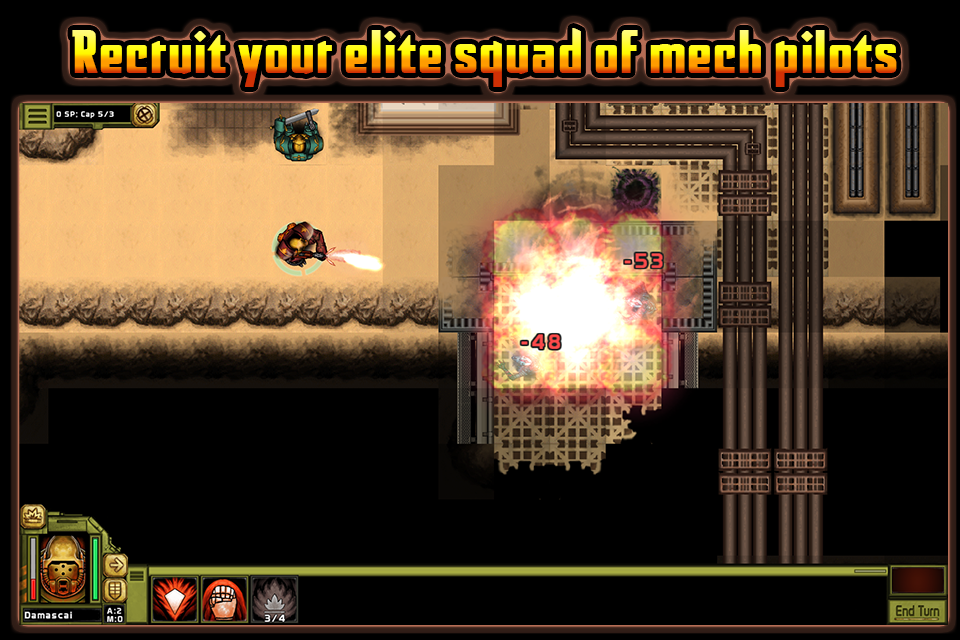Image resolution: width=960 pixels, height=640 pixels.
Task: Click the gold arrow button beside portrait
Action: pyautogui.click(x=115, y=564)
